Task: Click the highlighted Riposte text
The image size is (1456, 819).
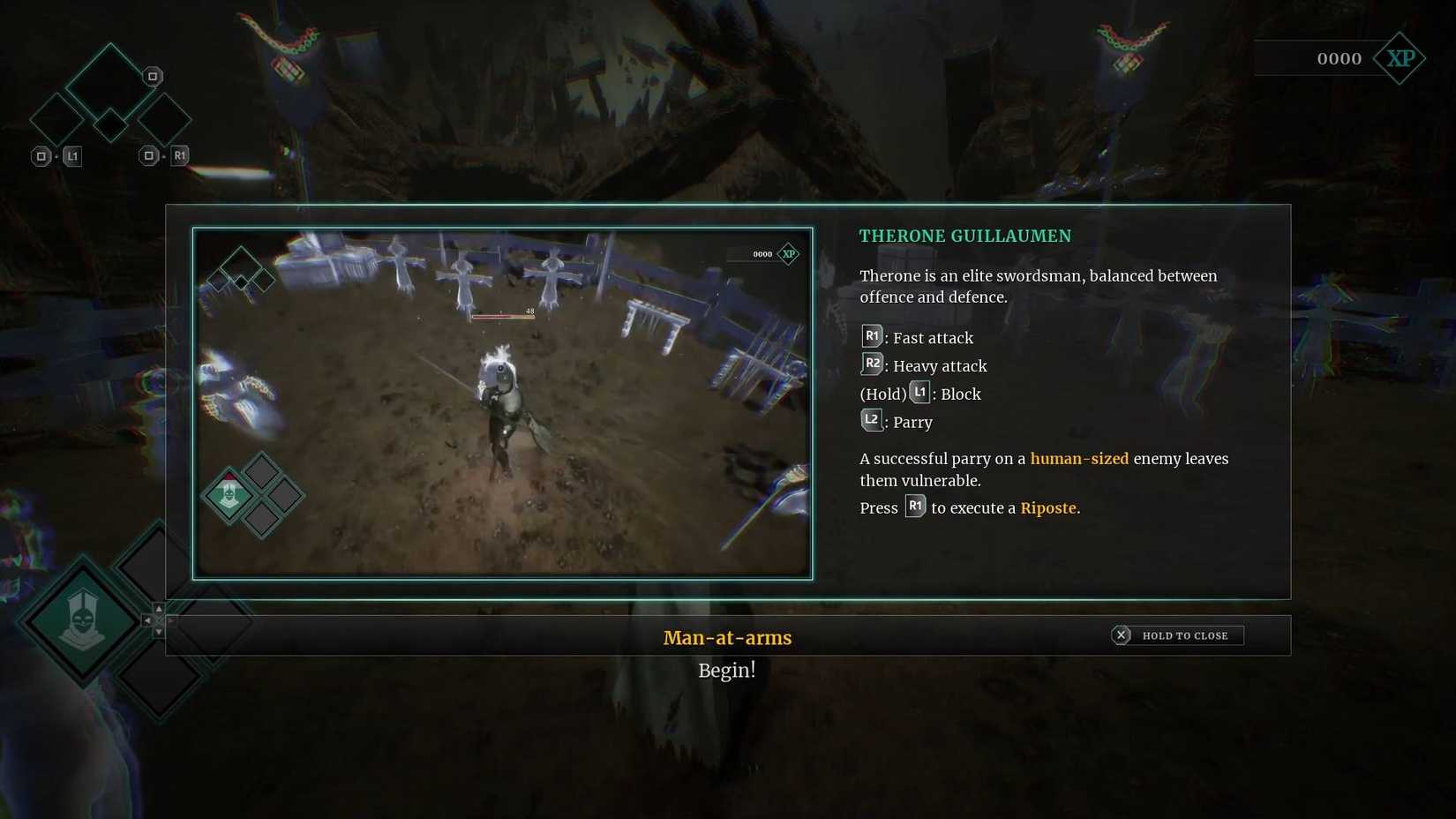Action: coord(1049,507)
